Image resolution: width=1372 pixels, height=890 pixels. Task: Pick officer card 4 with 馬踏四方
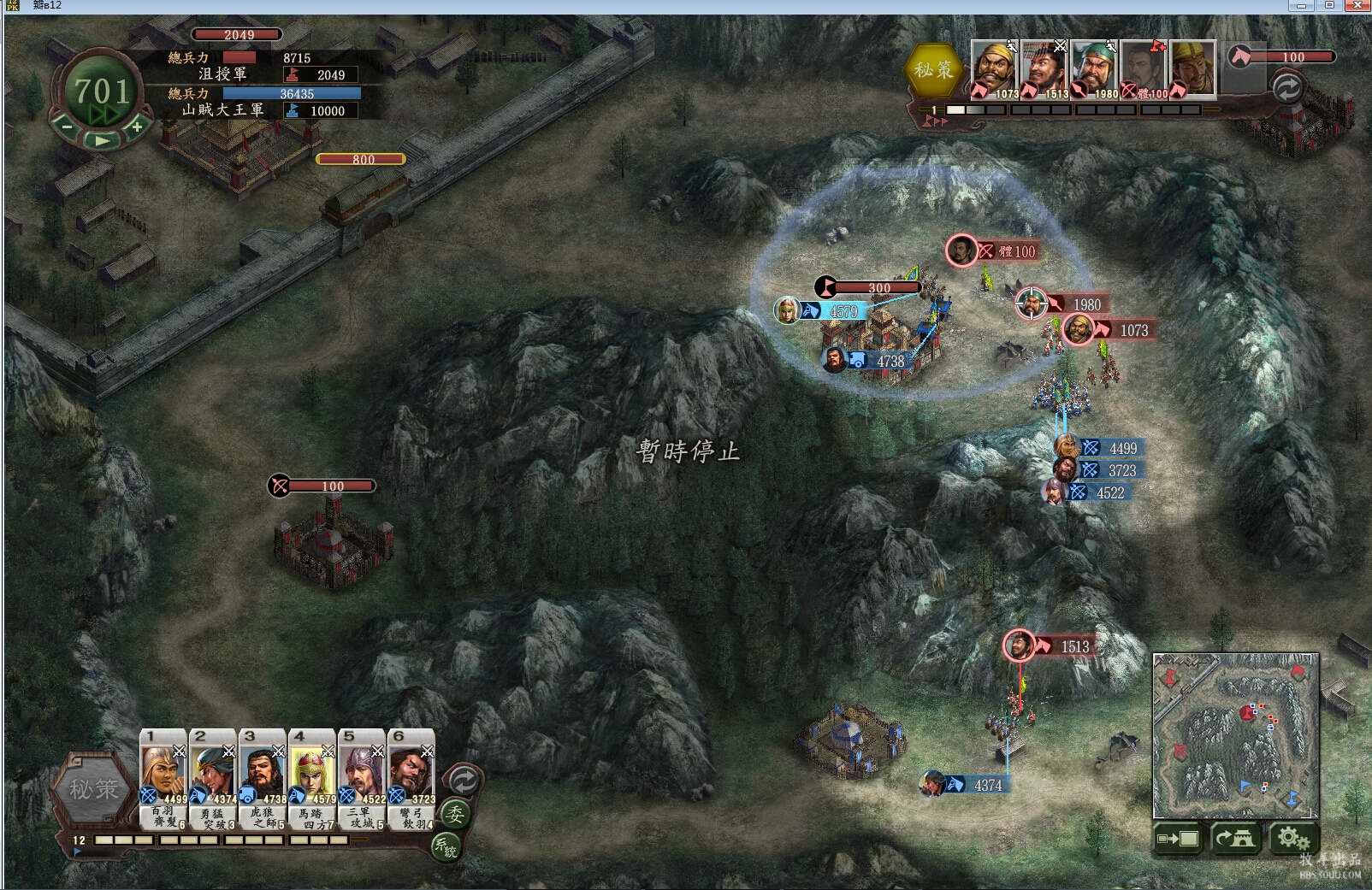[x=312, y=776]
